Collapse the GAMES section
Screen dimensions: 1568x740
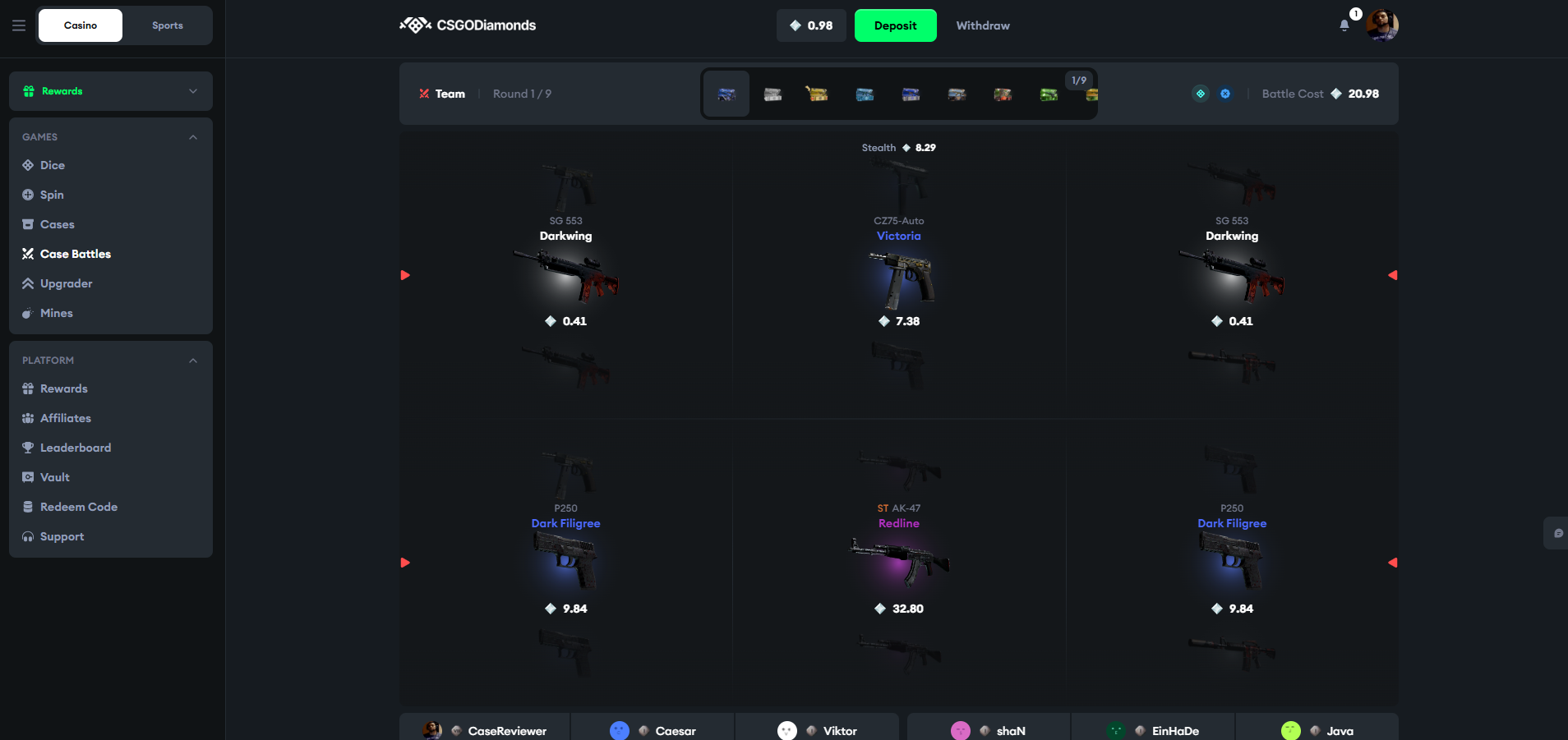point(192,136)
